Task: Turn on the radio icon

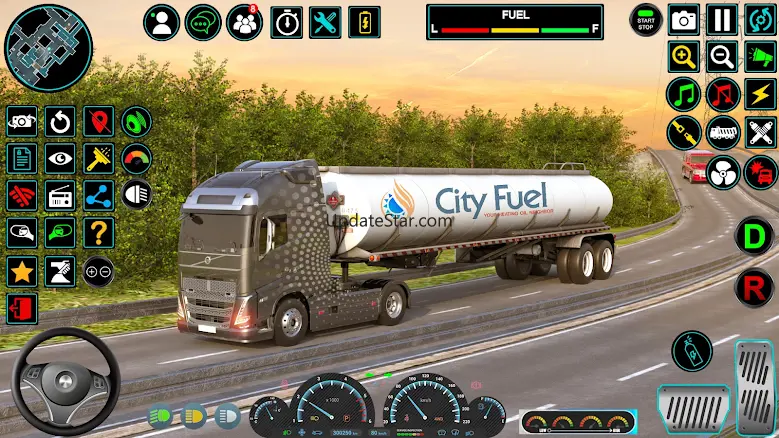Action: pos(59,195)
